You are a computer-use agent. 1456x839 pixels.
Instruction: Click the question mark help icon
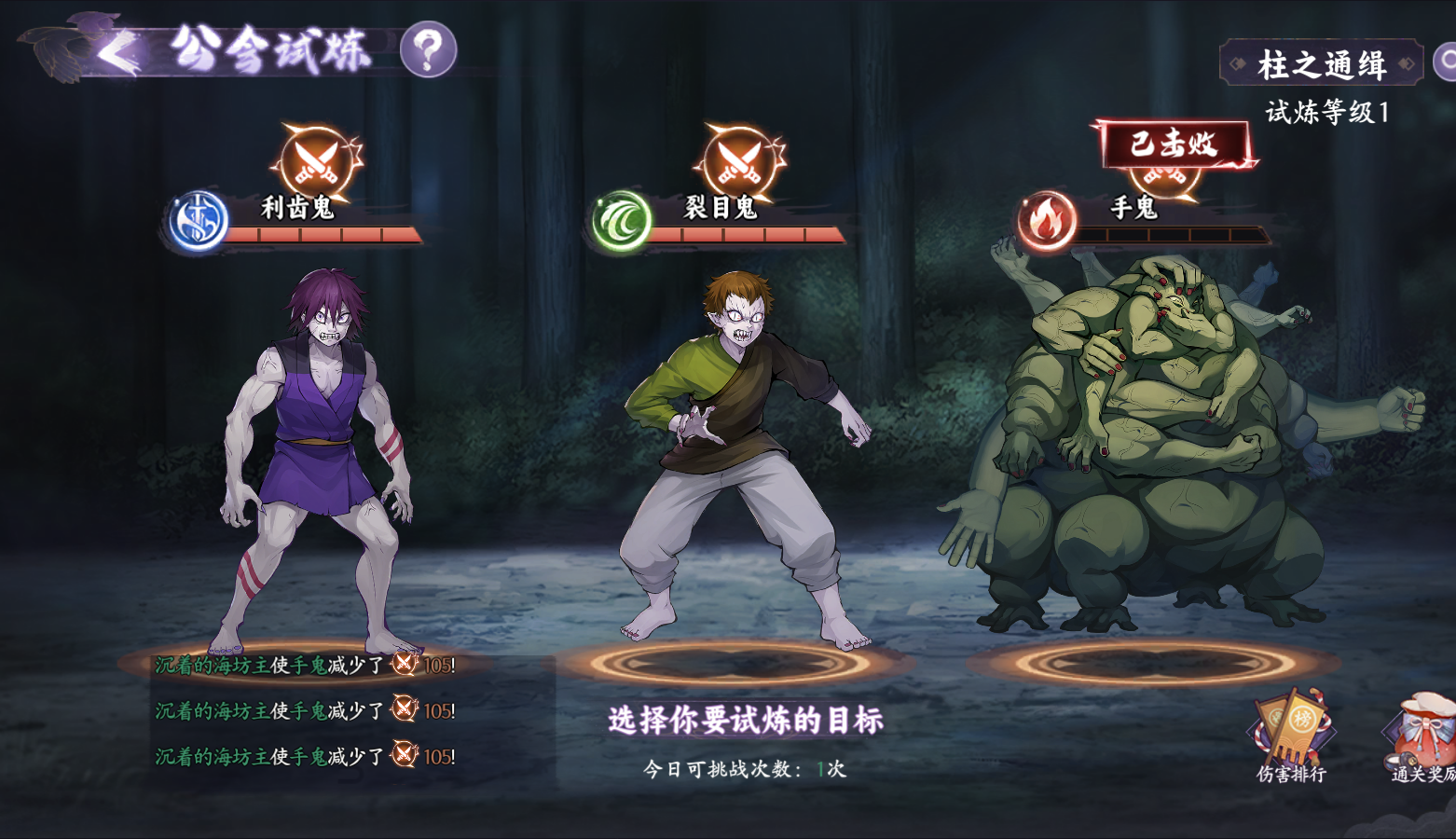pos(427,51)
